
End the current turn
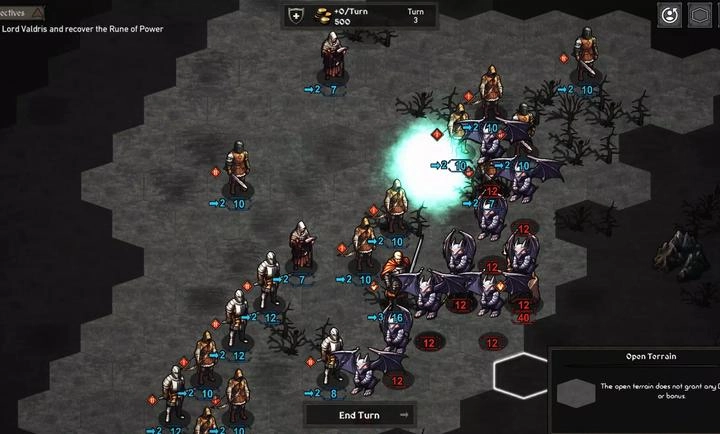(360, 415)
